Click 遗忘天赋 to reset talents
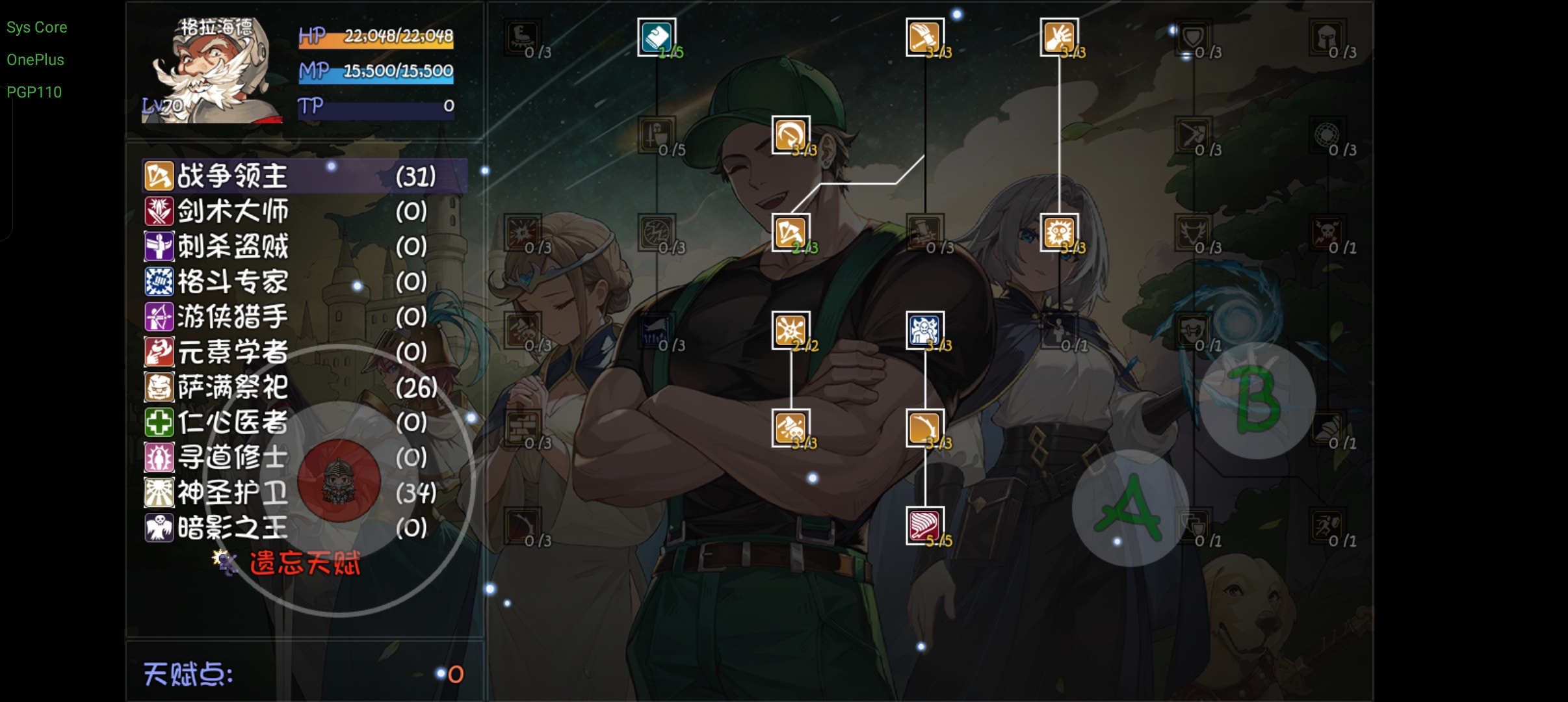The height and width of the screenshot is (702, 1568). pyautogui.click(x=304, y=563)
